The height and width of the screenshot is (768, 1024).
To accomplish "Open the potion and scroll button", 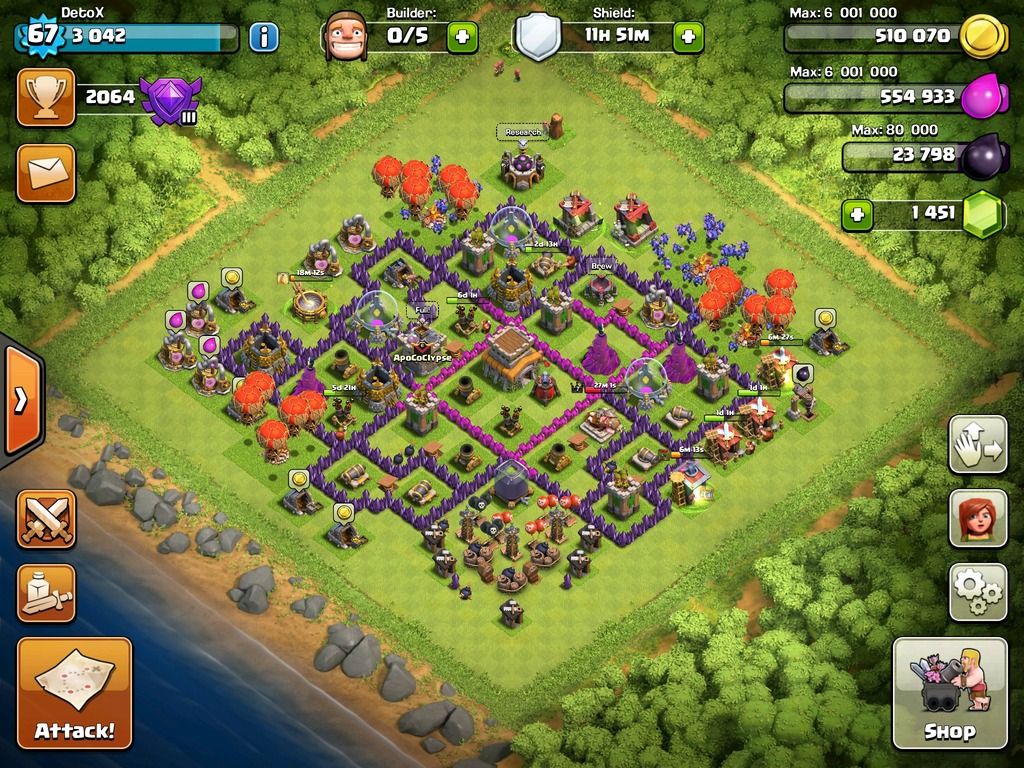I will (45, 592).
